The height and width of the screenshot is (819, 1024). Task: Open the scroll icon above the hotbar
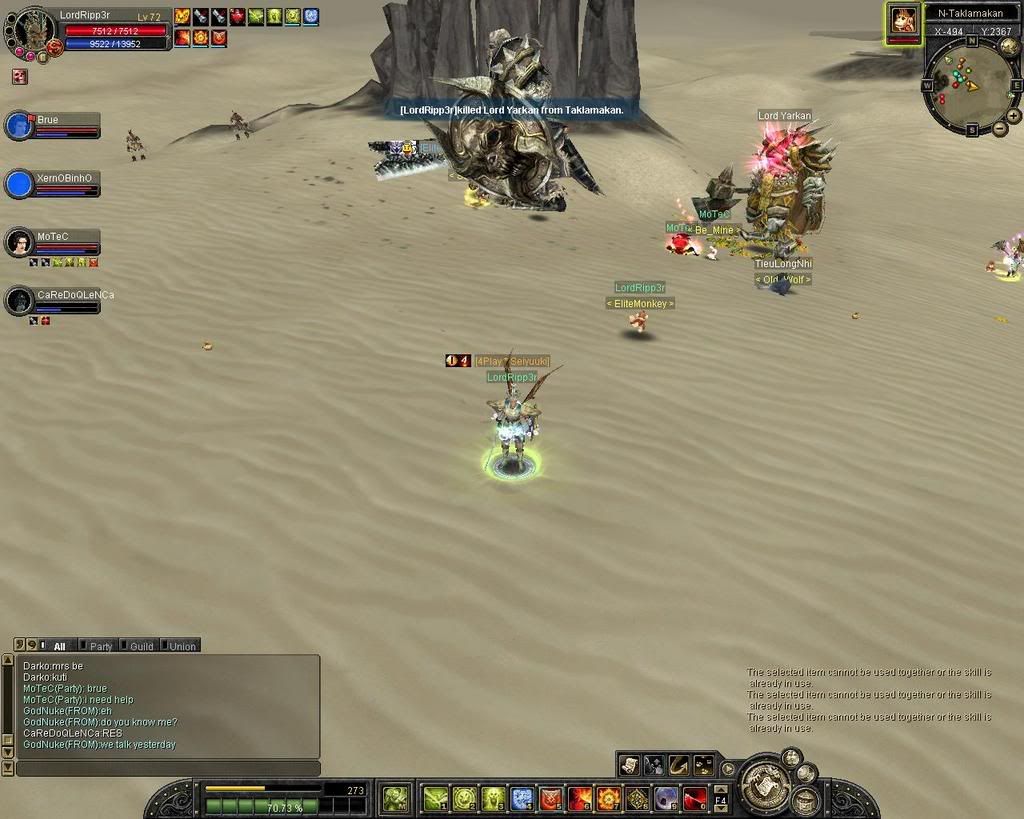tap(628, 765)
